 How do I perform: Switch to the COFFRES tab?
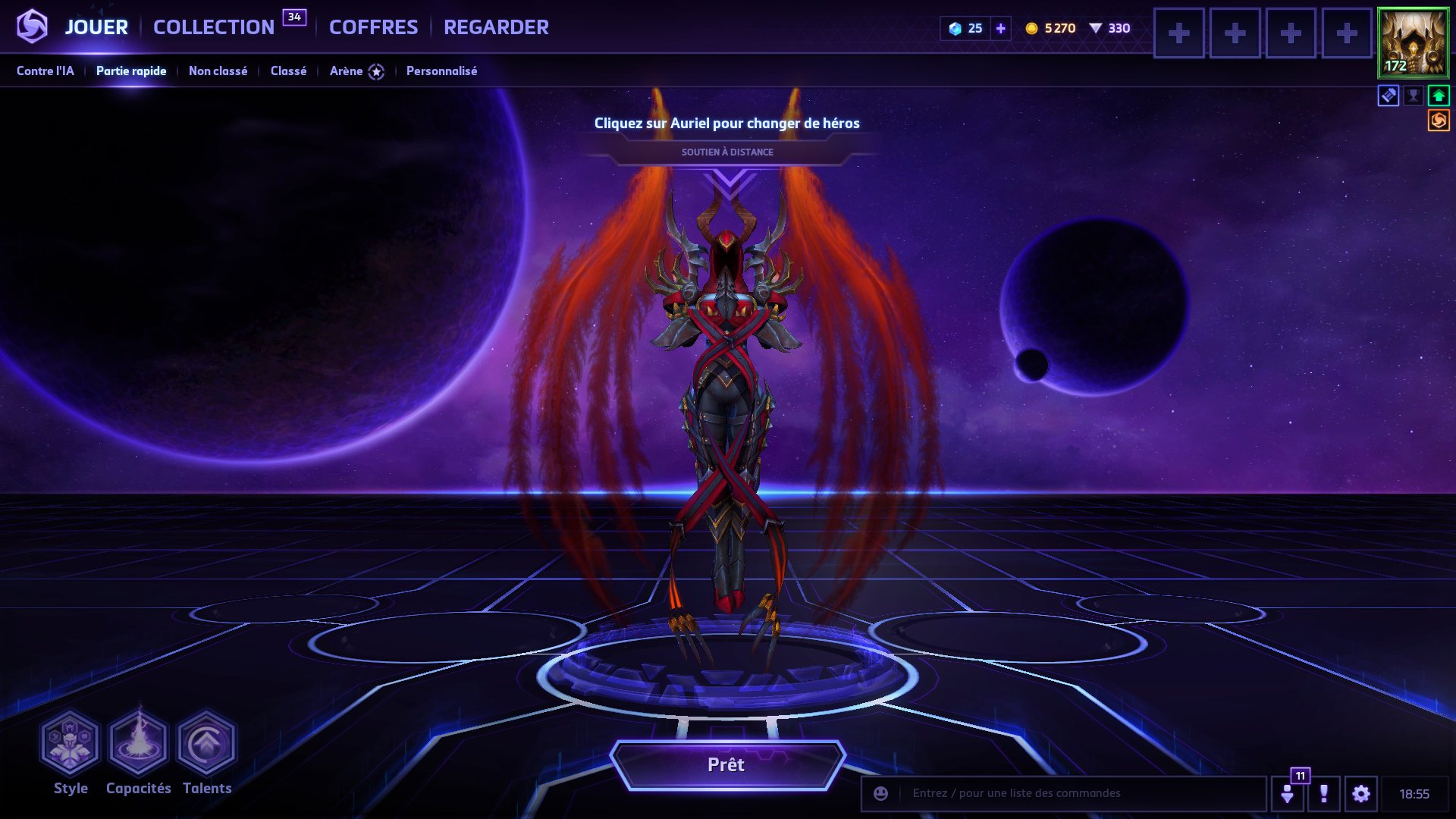pyautogui.click(x=372, y=27)
